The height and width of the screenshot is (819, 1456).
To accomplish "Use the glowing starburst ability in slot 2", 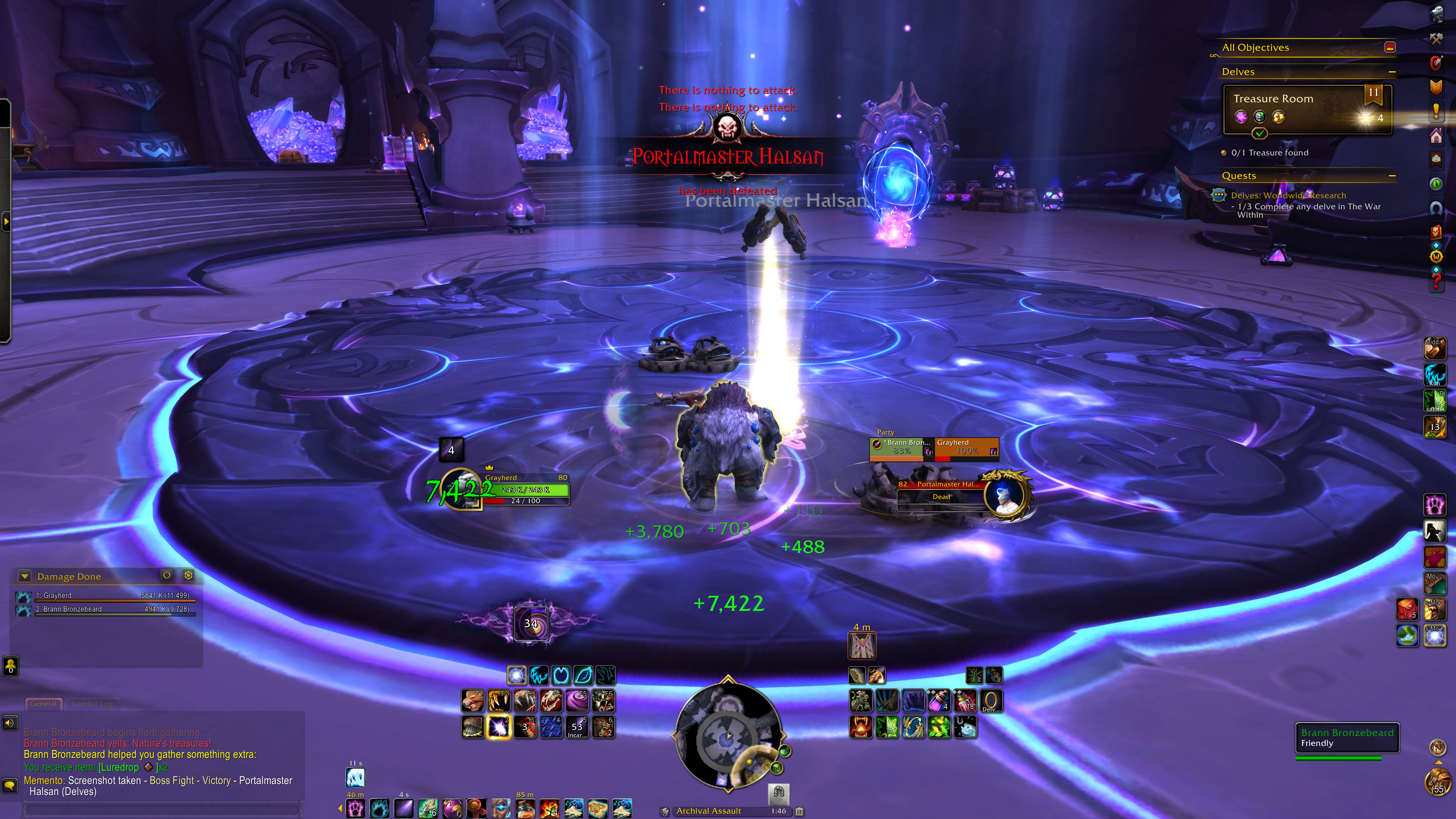I will (499, 728).
